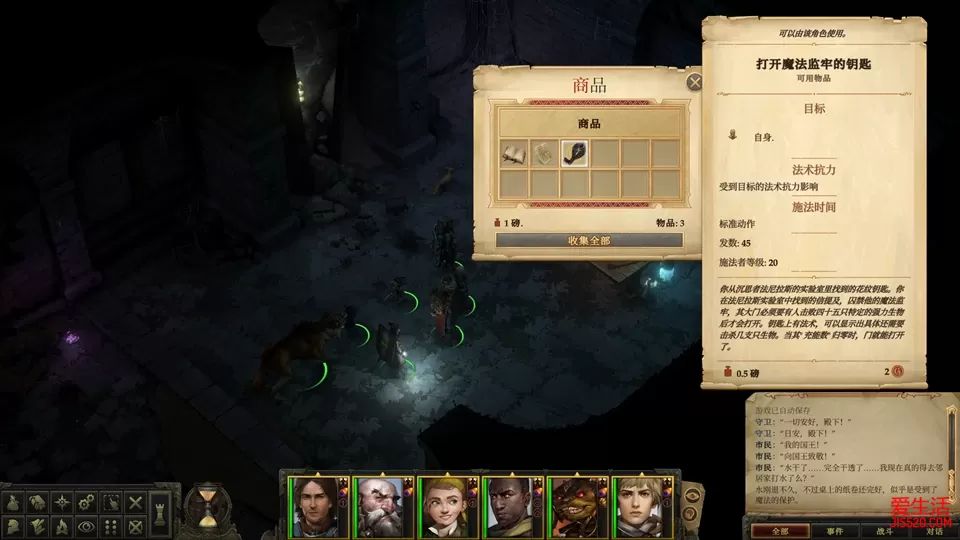960x540 pixels.
Task: Open the 事件 log tab
Action: tap(834, 531)
